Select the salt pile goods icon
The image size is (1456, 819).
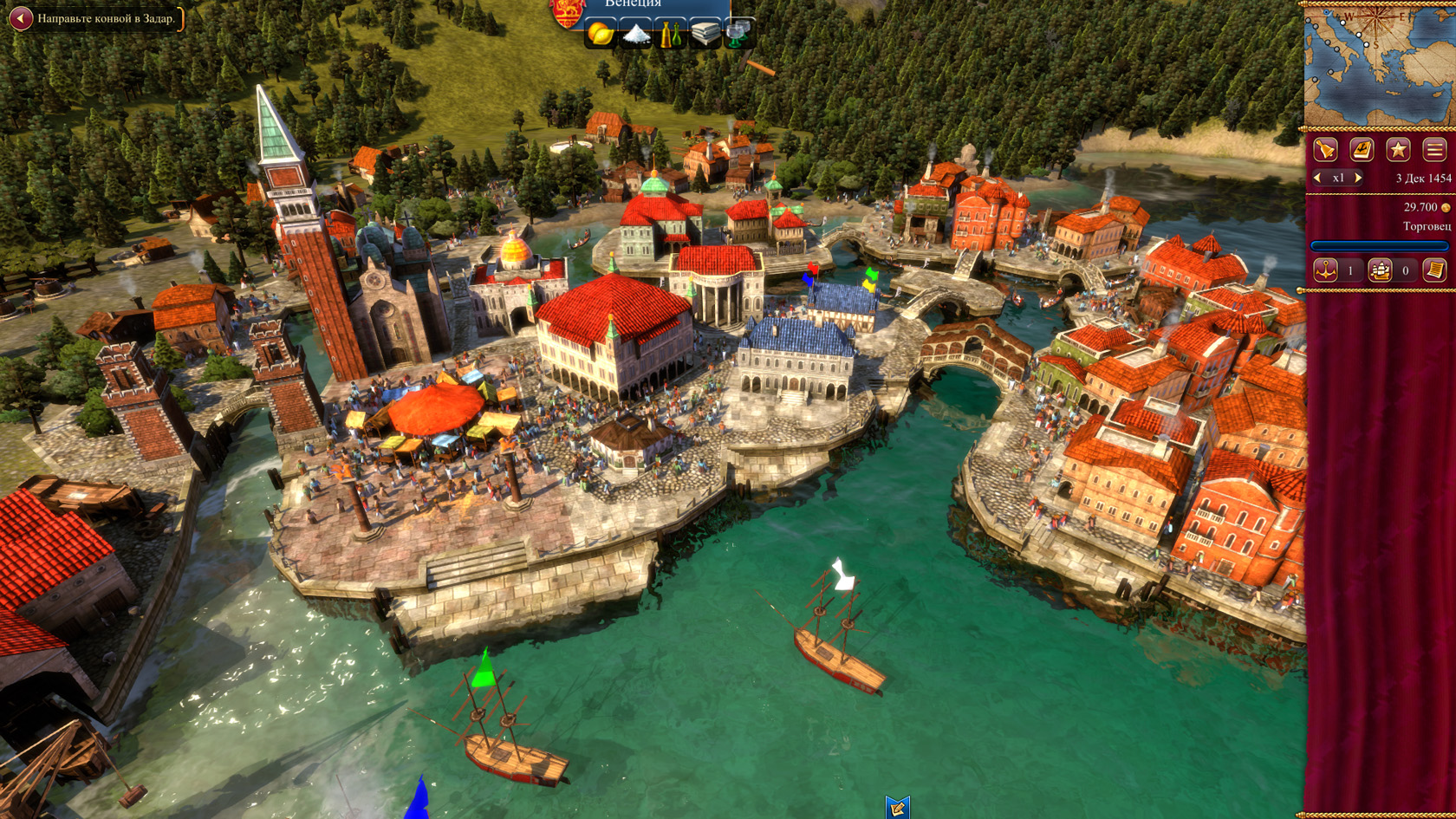coord(635,34)
